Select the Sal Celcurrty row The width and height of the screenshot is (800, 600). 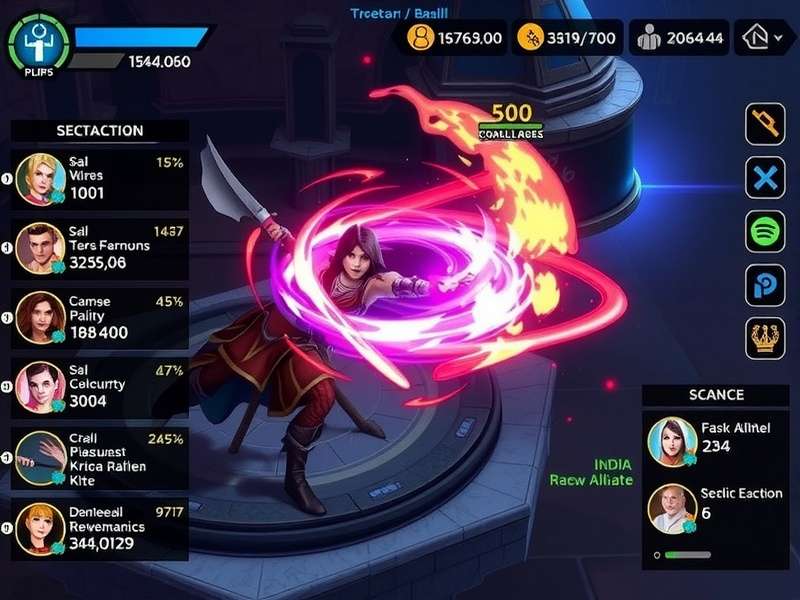pyautogui.click(x=100, y=387)
